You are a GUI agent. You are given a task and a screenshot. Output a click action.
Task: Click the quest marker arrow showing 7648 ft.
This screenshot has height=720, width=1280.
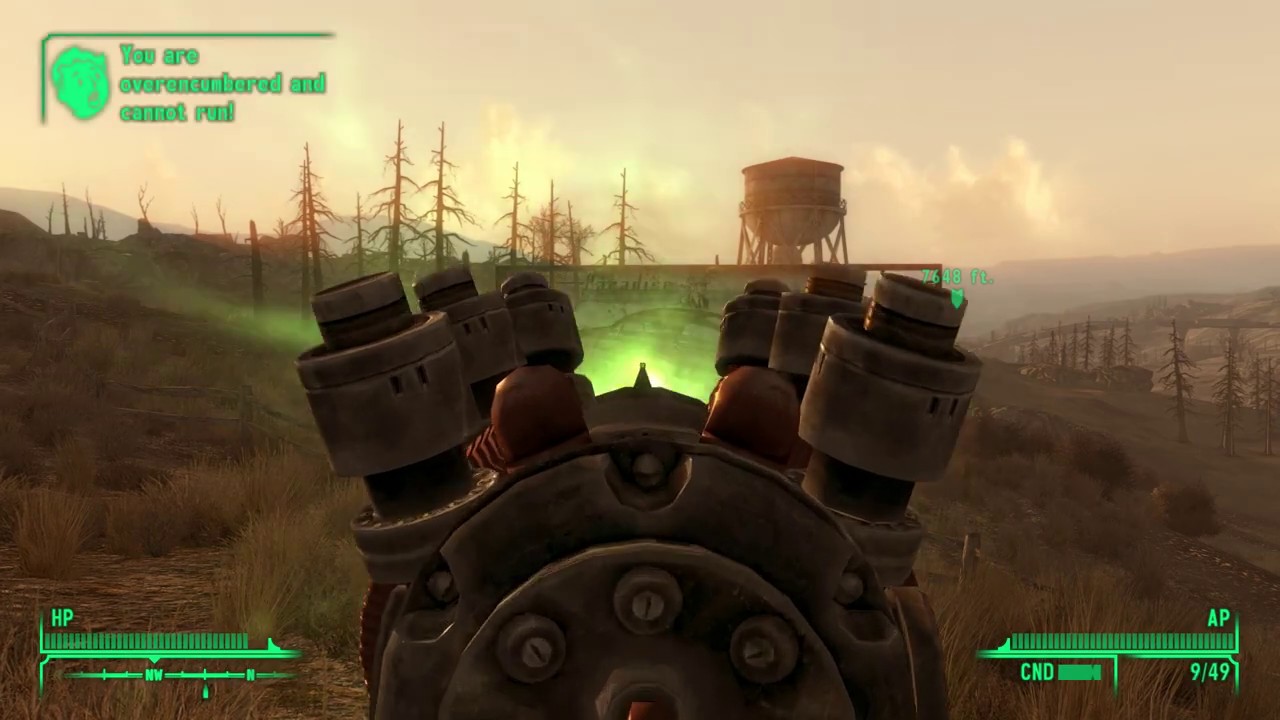click(x=957, y=297)
